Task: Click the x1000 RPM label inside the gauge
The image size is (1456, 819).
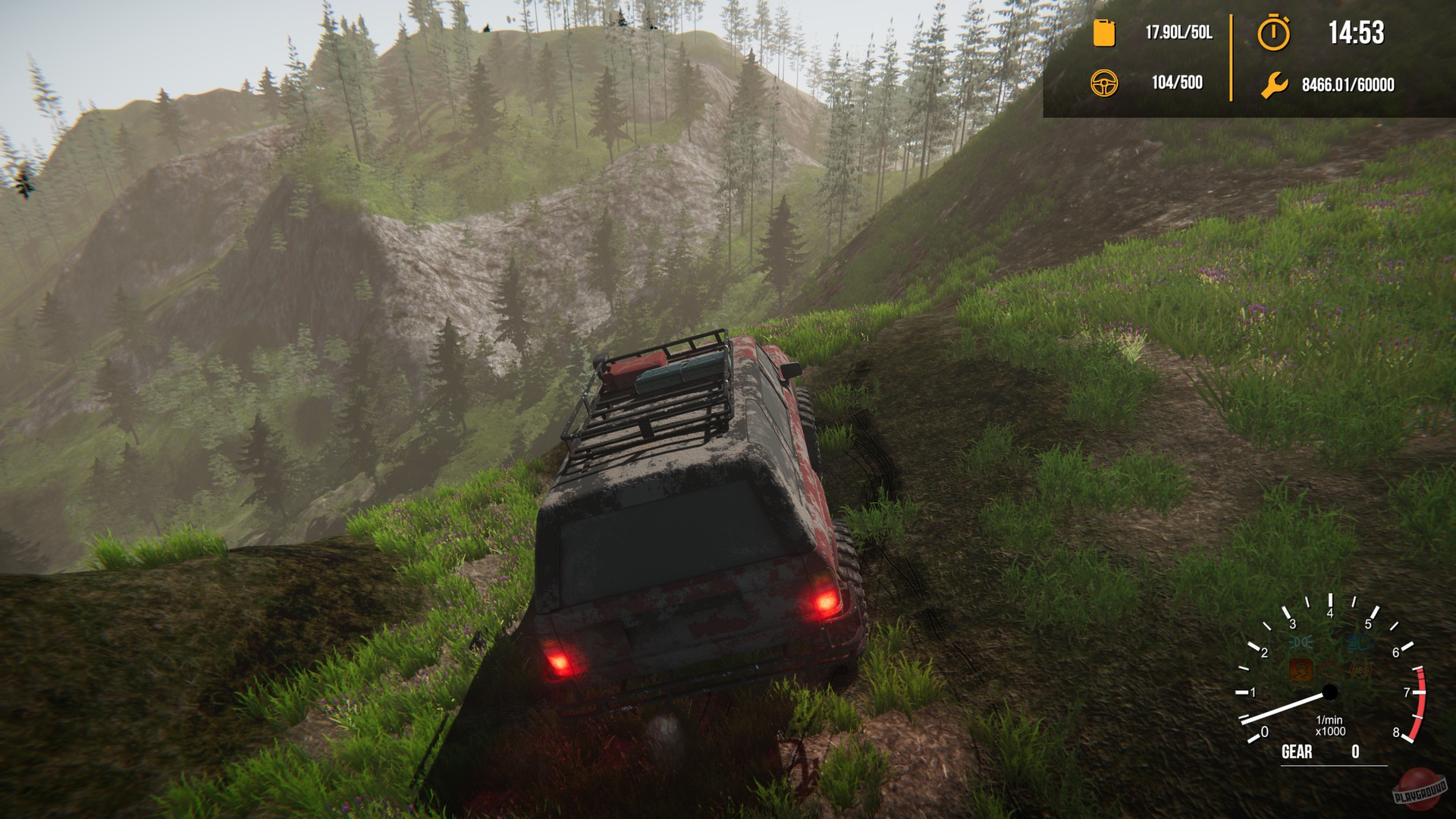Action: (1332, 731)
